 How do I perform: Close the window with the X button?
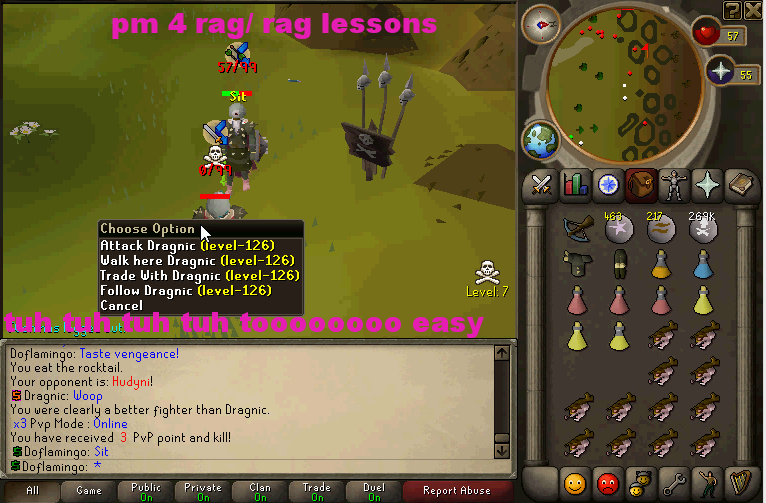[x=754, y=9]
